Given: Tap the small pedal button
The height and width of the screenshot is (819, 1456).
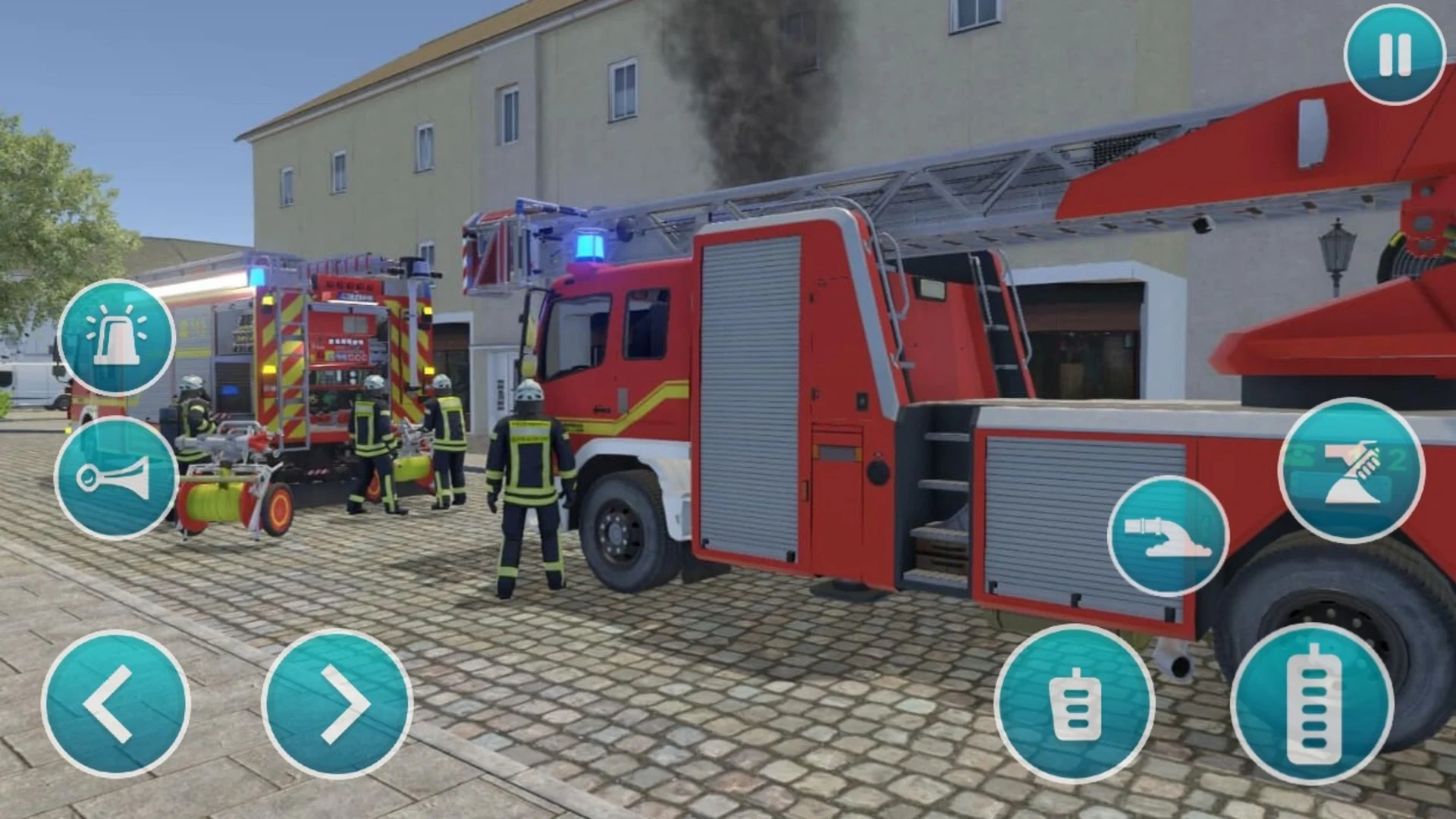Looking at the screenshot, I should coord(1074,704).
